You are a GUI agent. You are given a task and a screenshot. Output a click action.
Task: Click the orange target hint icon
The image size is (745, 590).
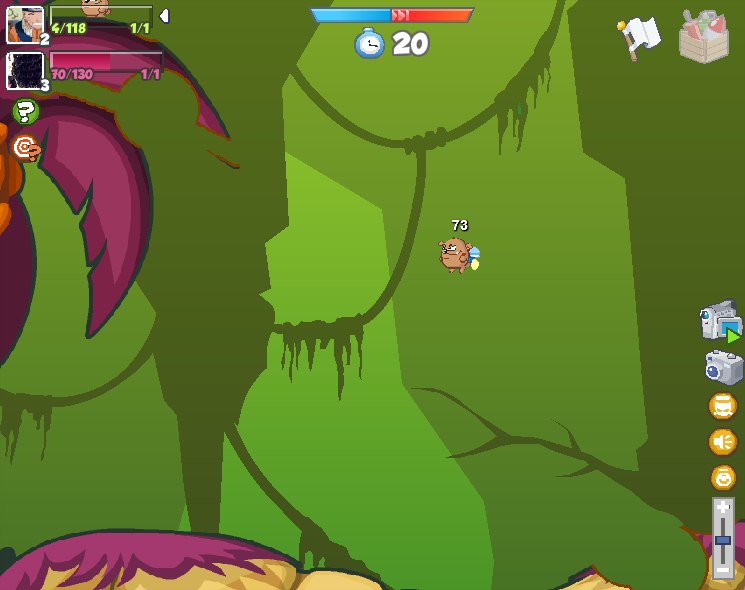tap(25, 149)
